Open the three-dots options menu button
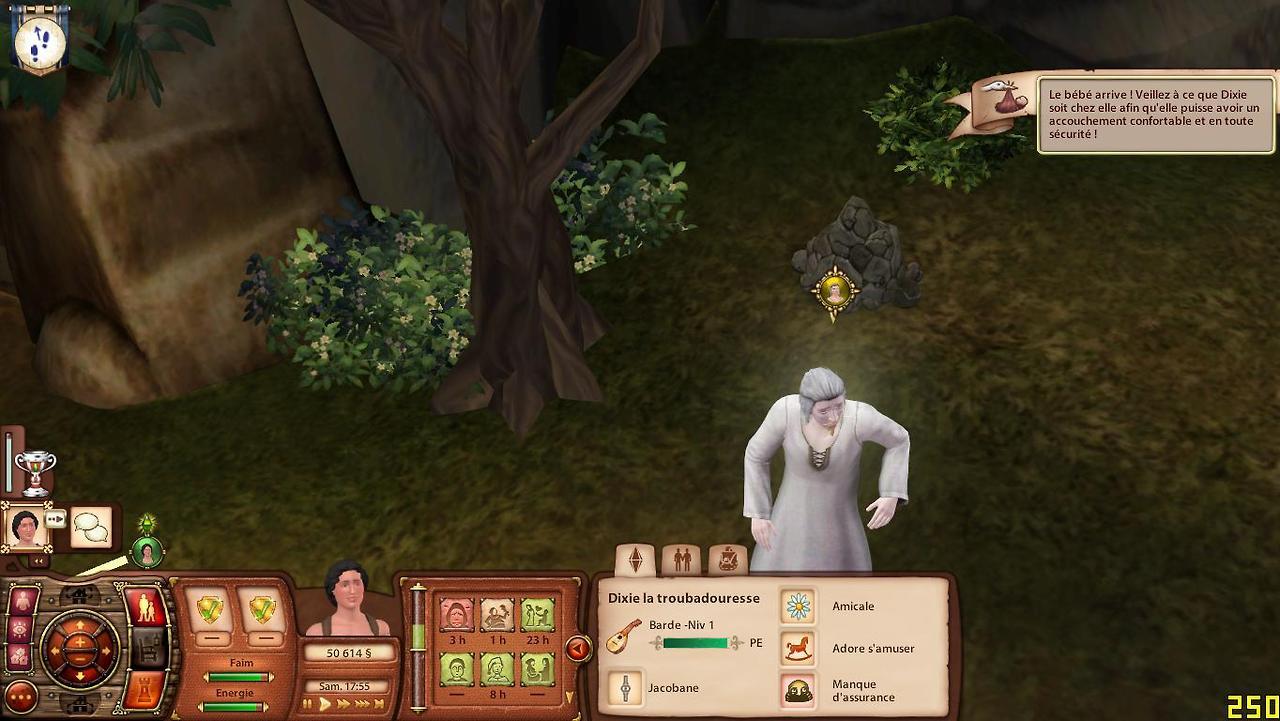The width and height of the screenshot is (1280, 721). (x=20, y=697)
